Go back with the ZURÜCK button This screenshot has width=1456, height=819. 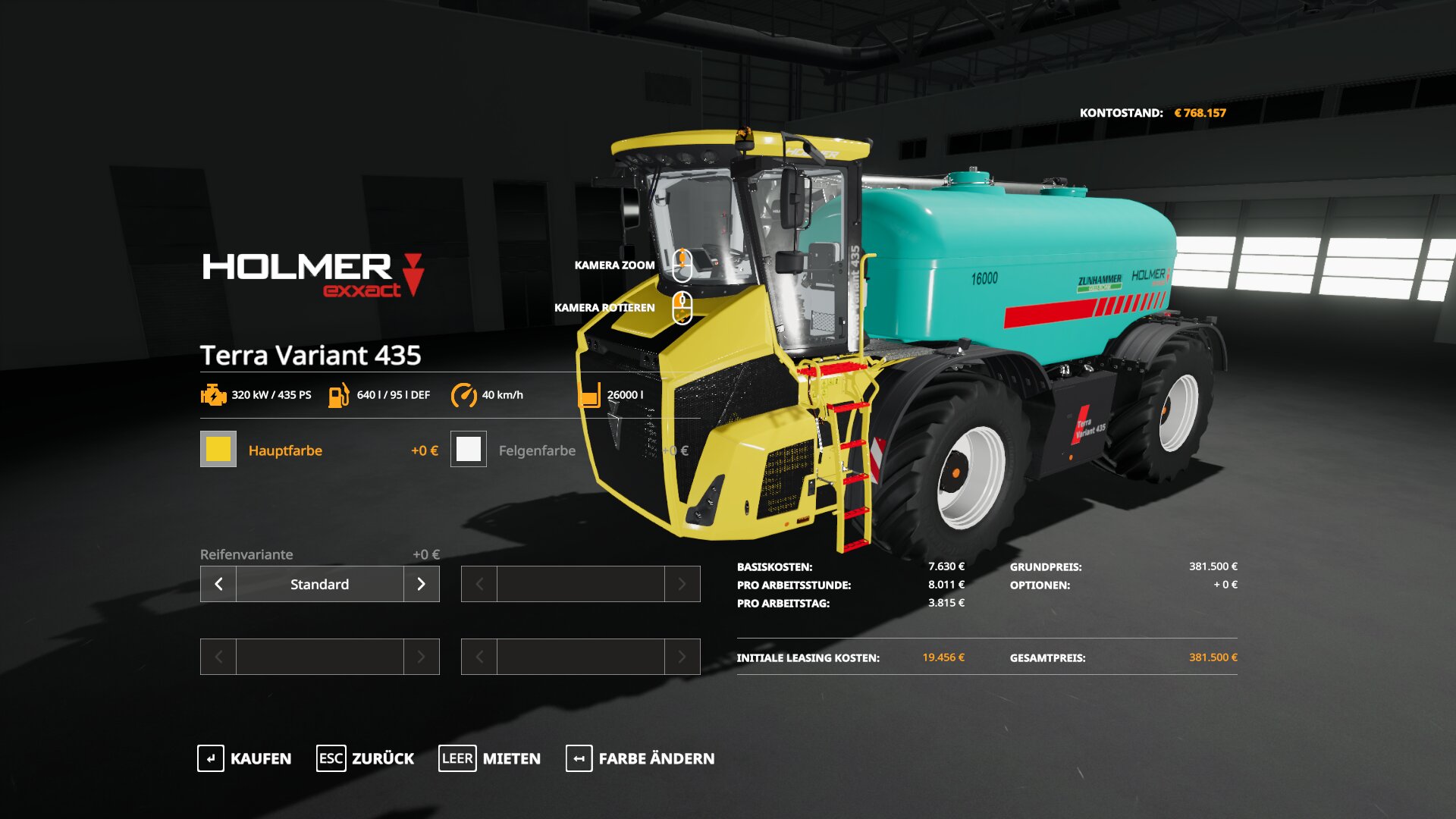(366, 758)
